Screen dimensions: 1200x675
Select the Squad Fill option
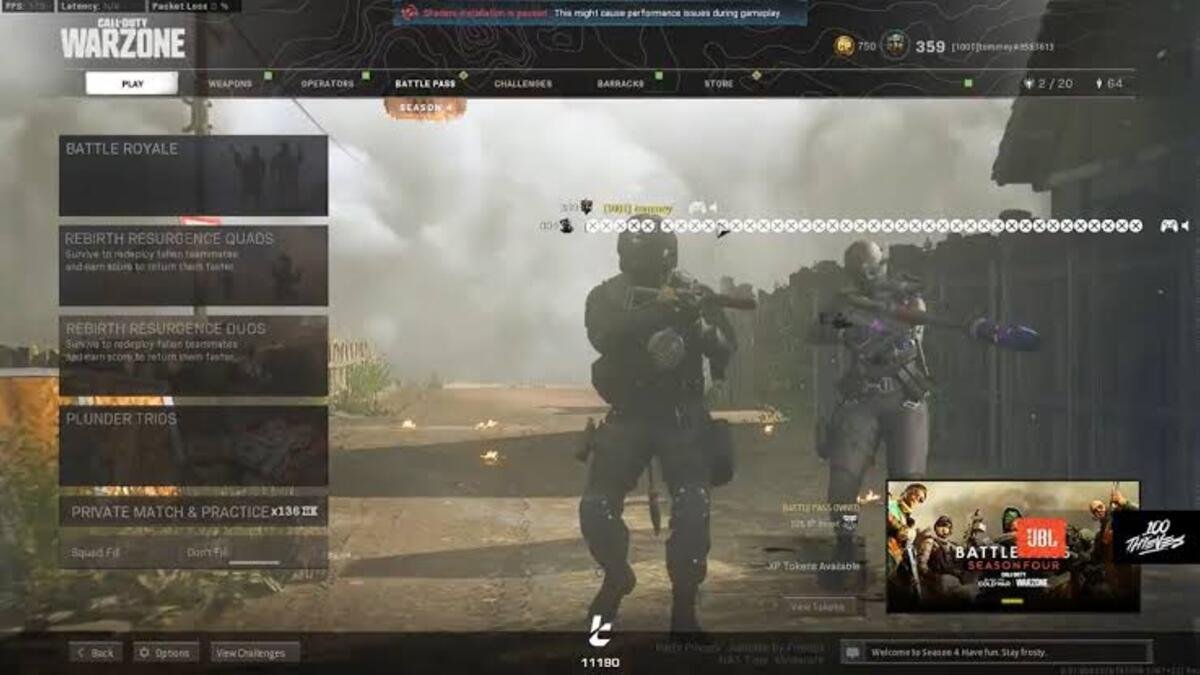(96, 552)
